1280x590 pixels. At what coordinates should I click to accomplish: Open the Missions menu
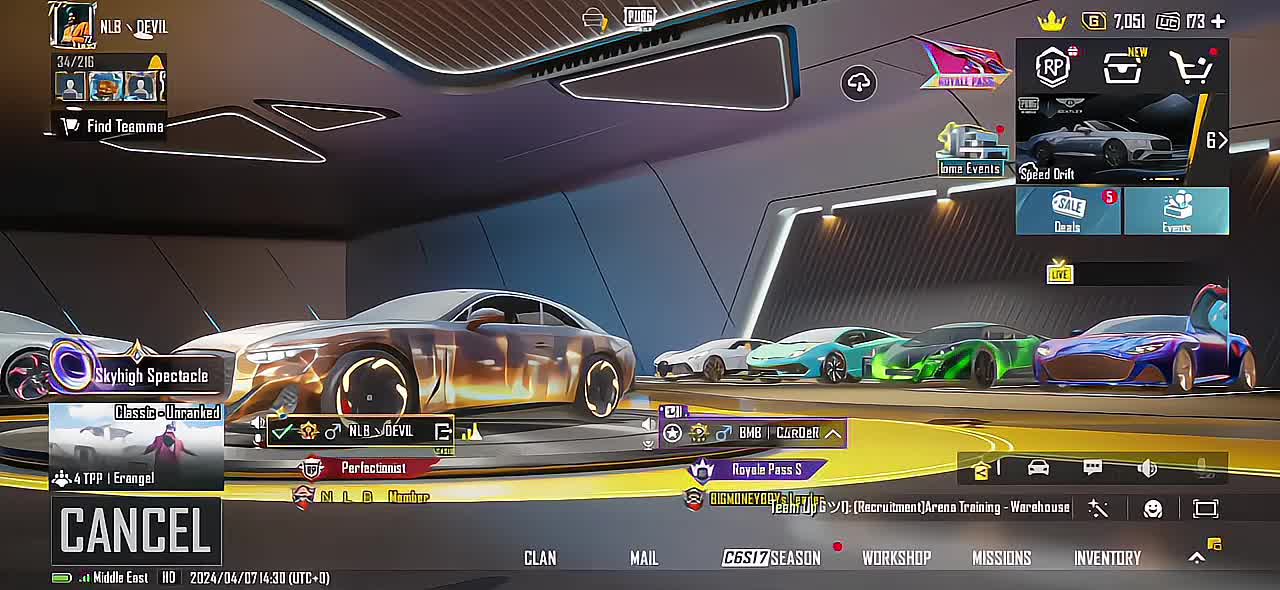click(1001, 558)
